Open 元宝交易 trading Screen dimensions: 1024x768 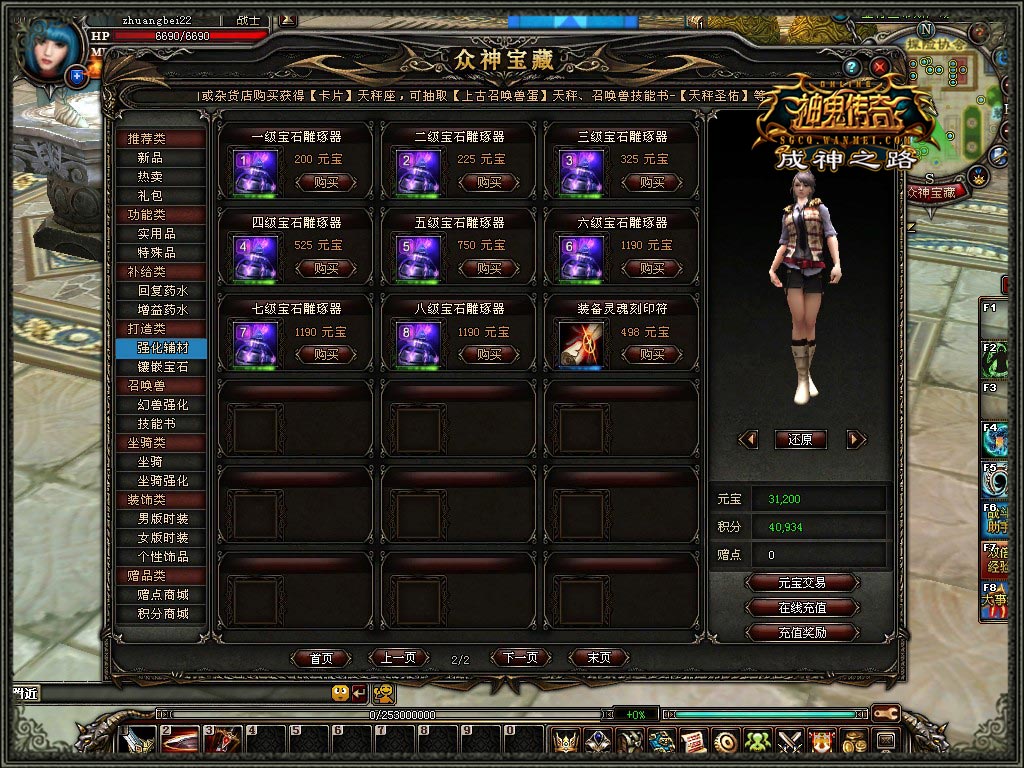[802, 582]
